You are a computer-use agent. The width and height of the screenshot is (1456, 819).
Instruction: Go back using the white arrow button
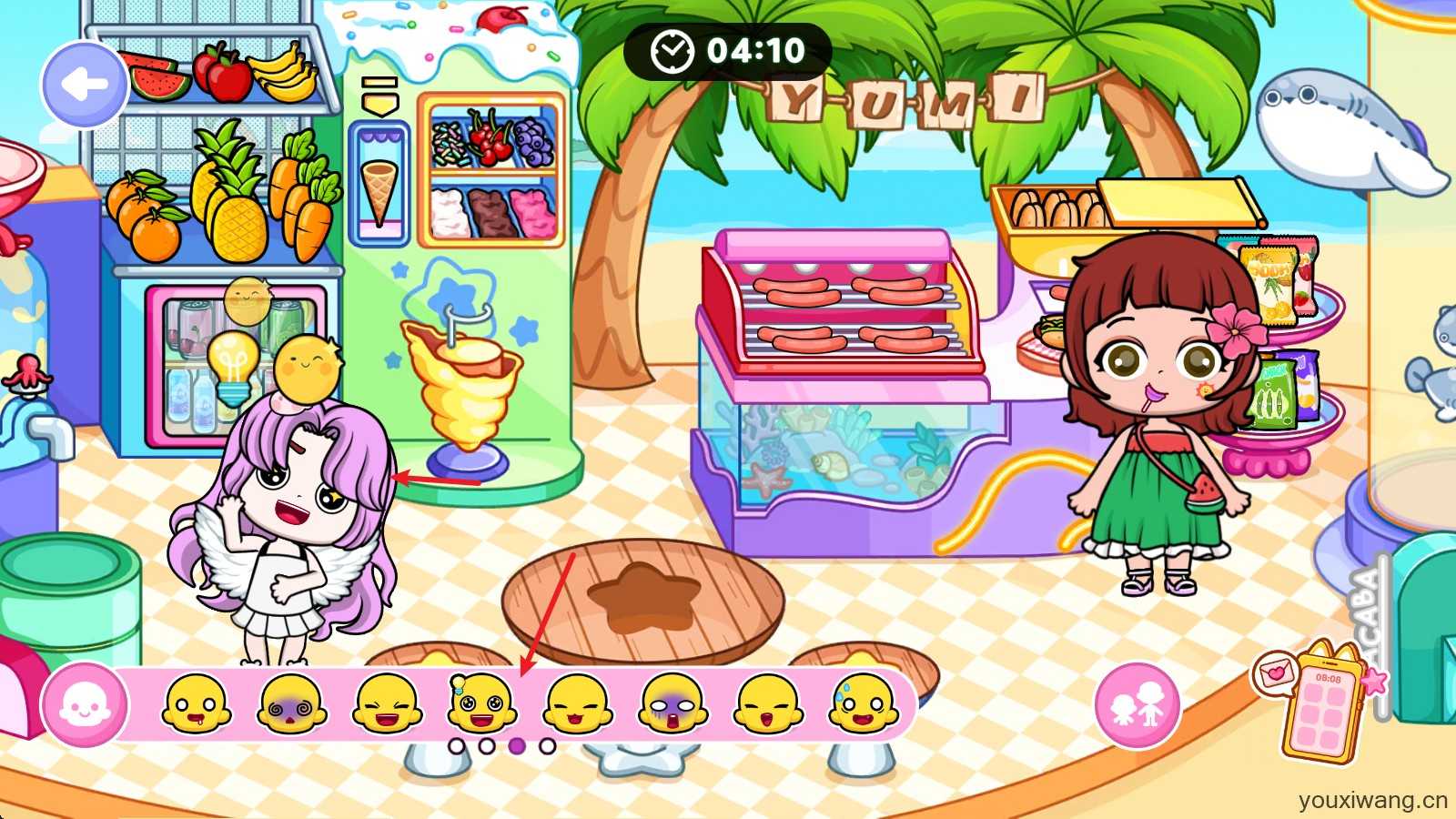pos(84,86)
